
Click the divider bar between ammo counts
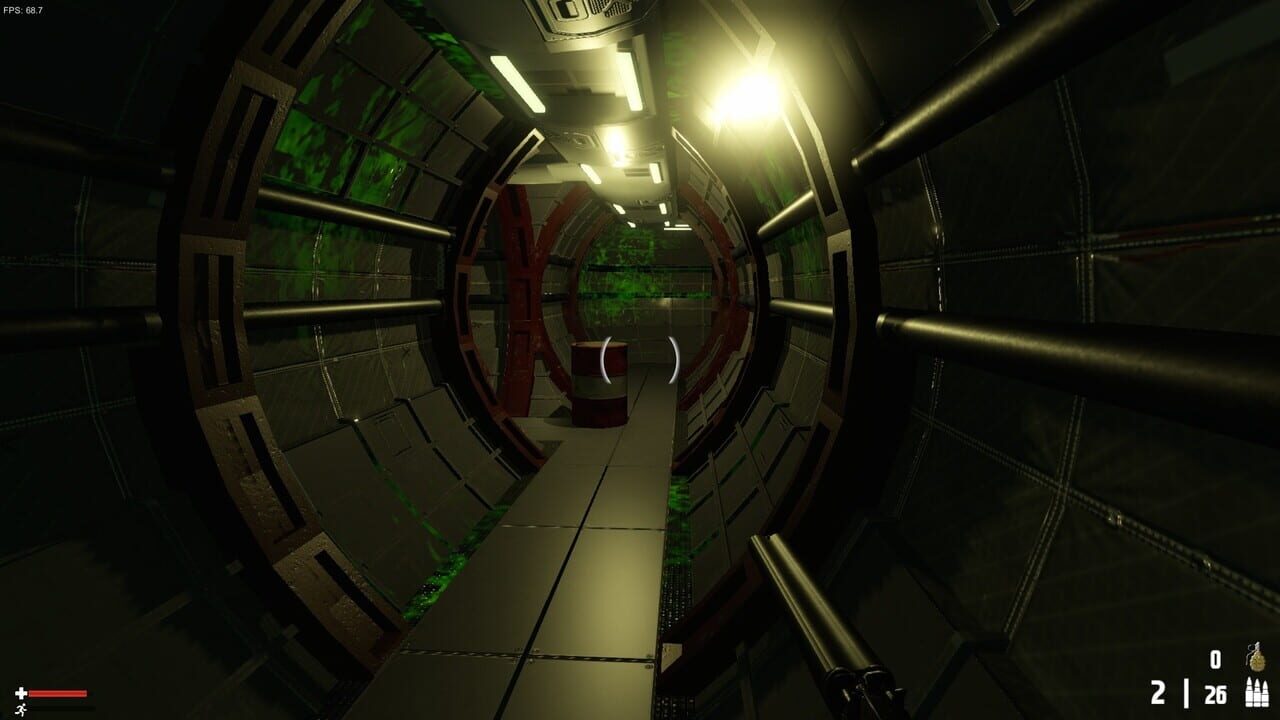pyautogui.click(x=1186, y=692)
